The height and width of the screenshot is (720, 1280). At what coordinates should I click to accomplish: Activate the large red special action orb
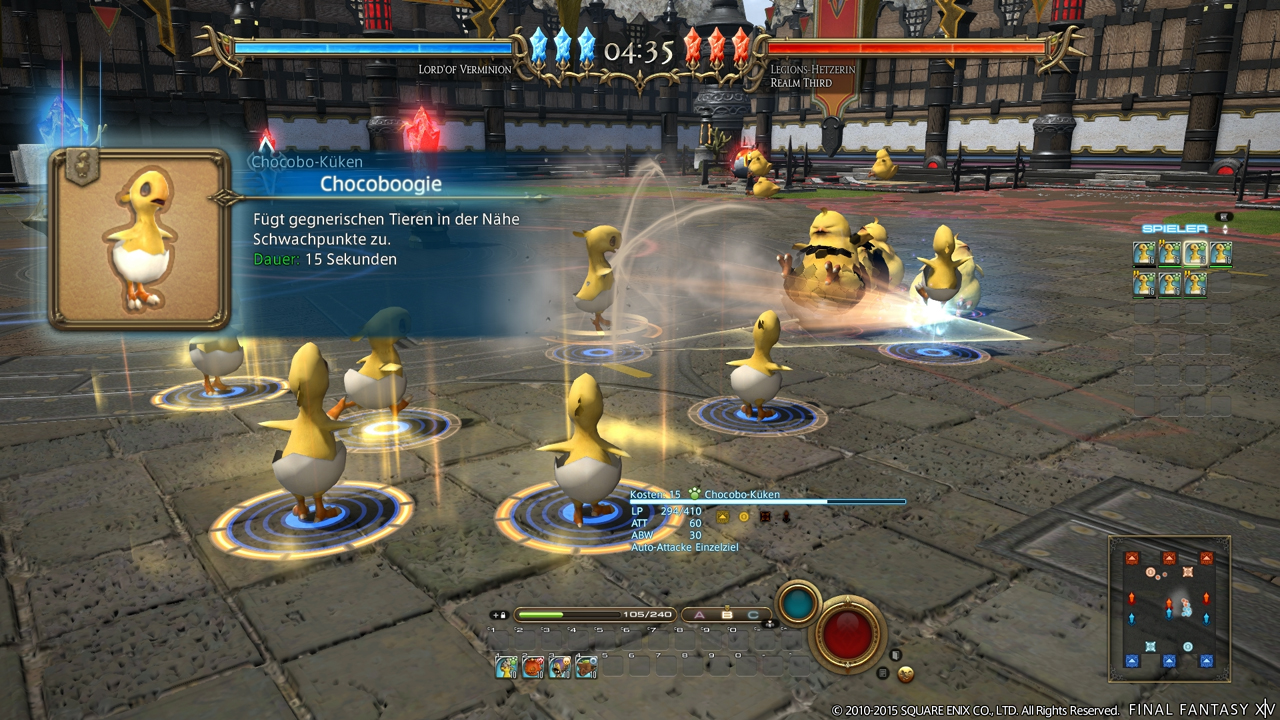click(x=849, y=633)
